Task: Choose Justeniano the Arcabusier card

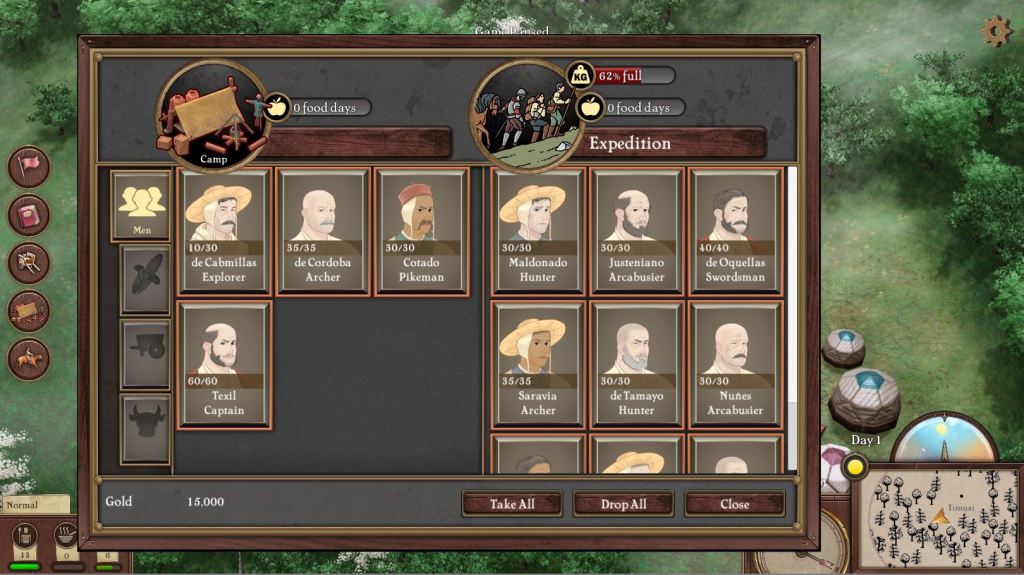Action: pos(636,231)
